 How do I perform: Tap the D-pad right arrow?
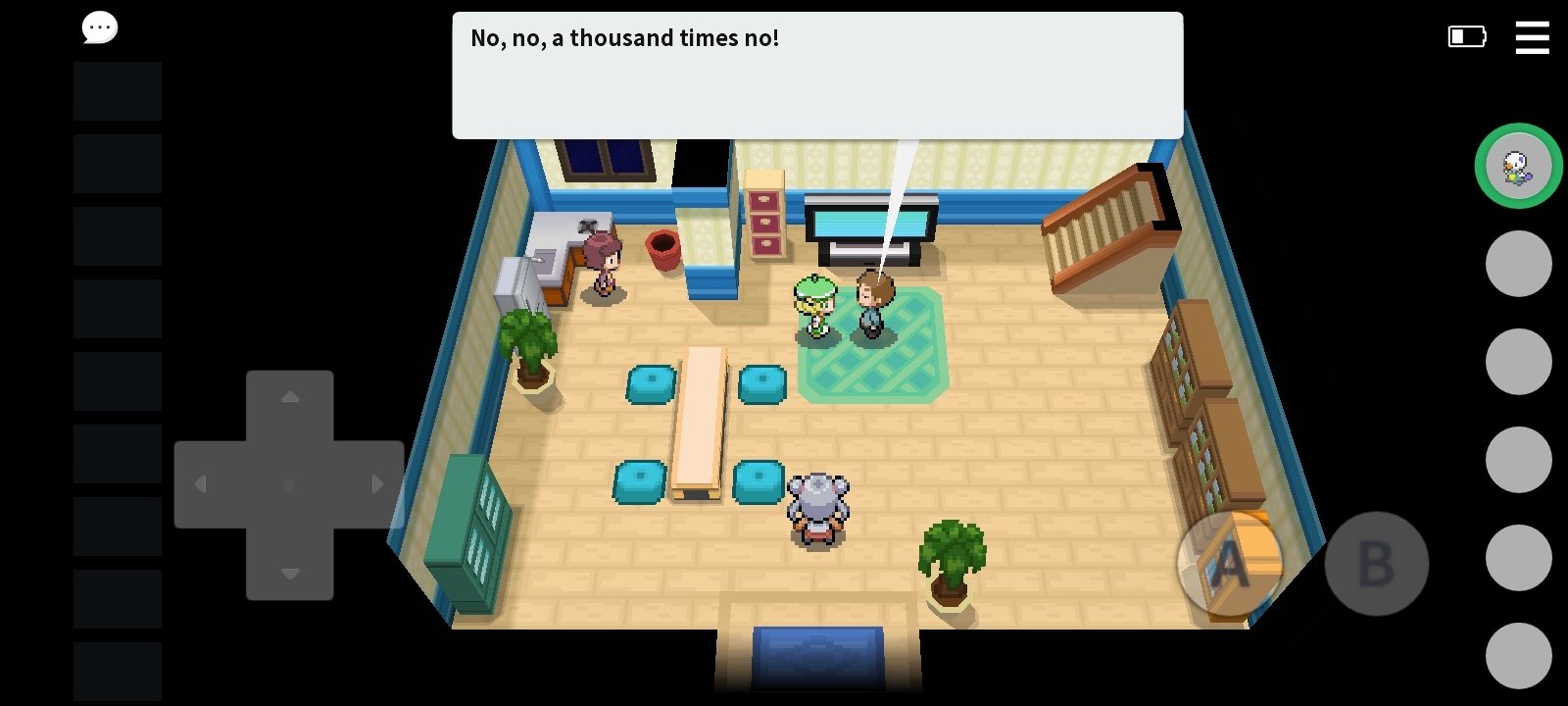click(377, 484)
